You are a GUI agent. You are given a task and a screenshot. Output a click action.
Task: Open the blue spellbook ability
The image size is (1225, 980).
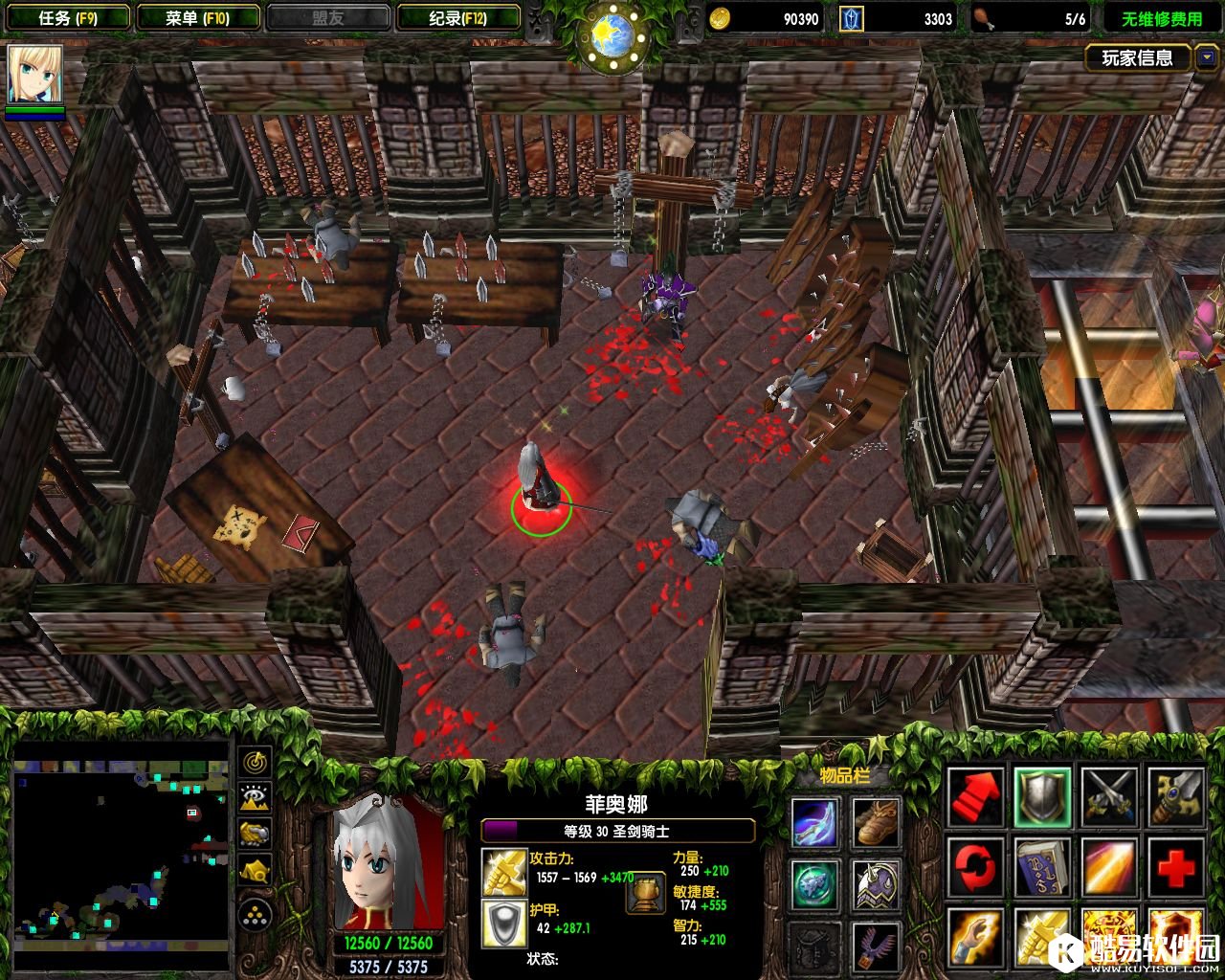click(1041, 868)
